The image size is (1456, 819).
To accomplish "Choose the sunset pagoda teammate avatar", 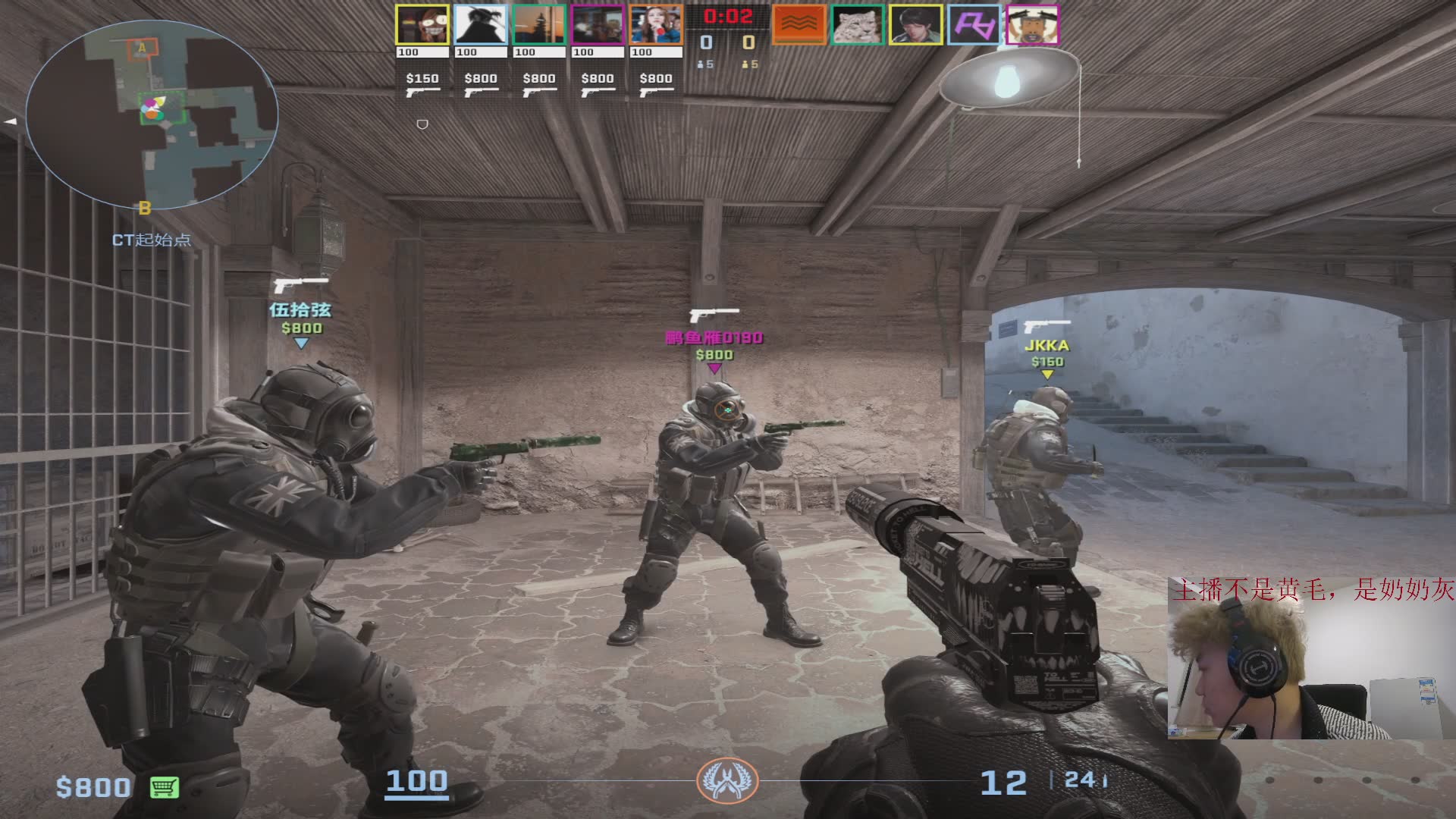I will (x=539, y=25).
